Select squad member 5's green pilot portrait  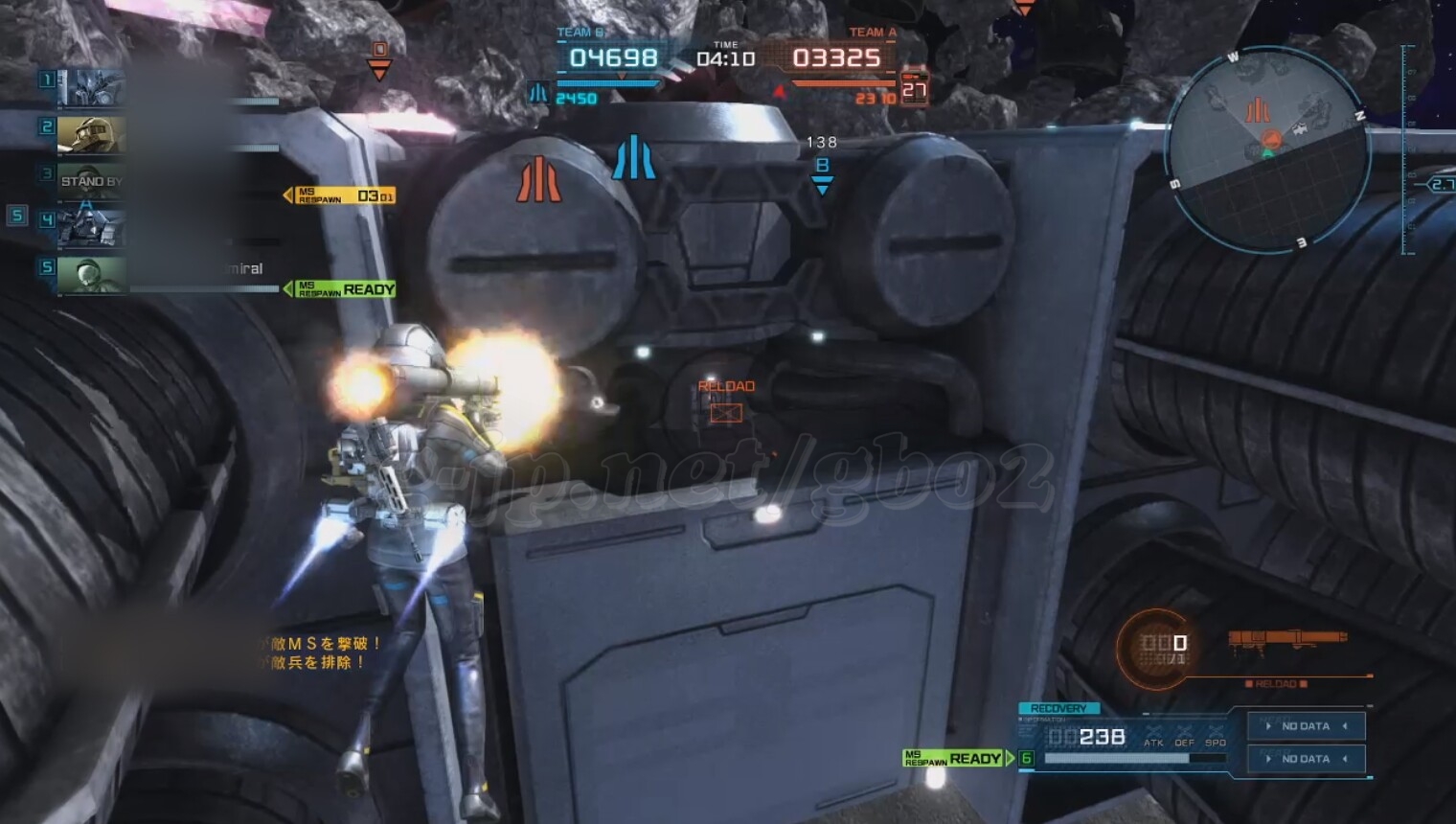pos(91,275)
